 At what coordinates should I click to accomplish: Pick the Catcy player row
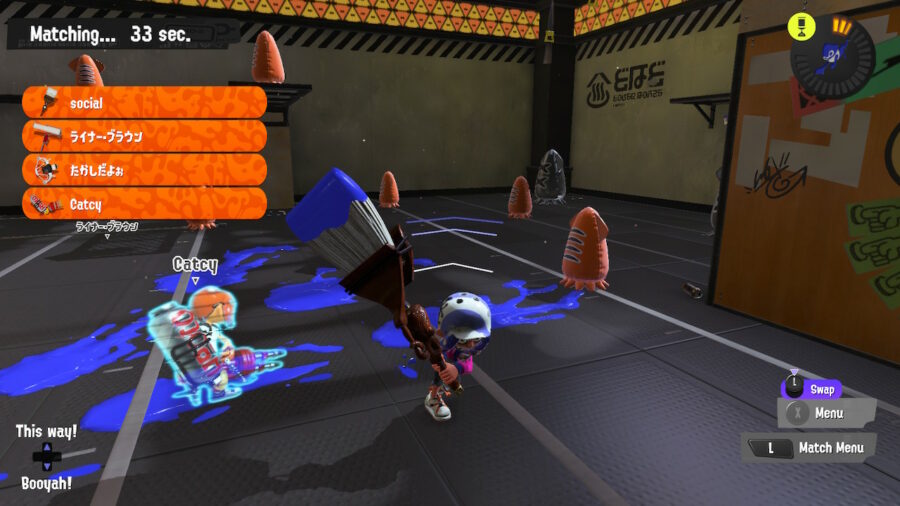pyautogui.click(x=144, y=204)
